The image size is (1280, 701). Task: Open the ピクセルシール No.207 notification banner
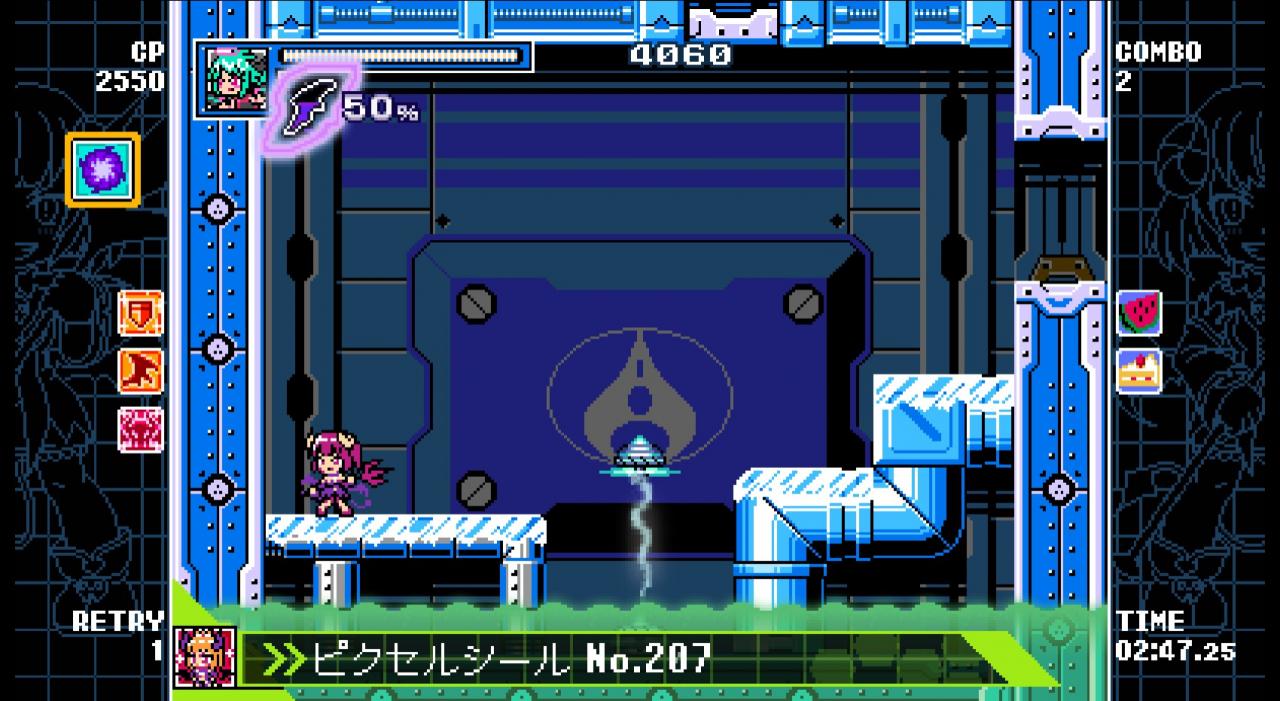tap(600, 658)
